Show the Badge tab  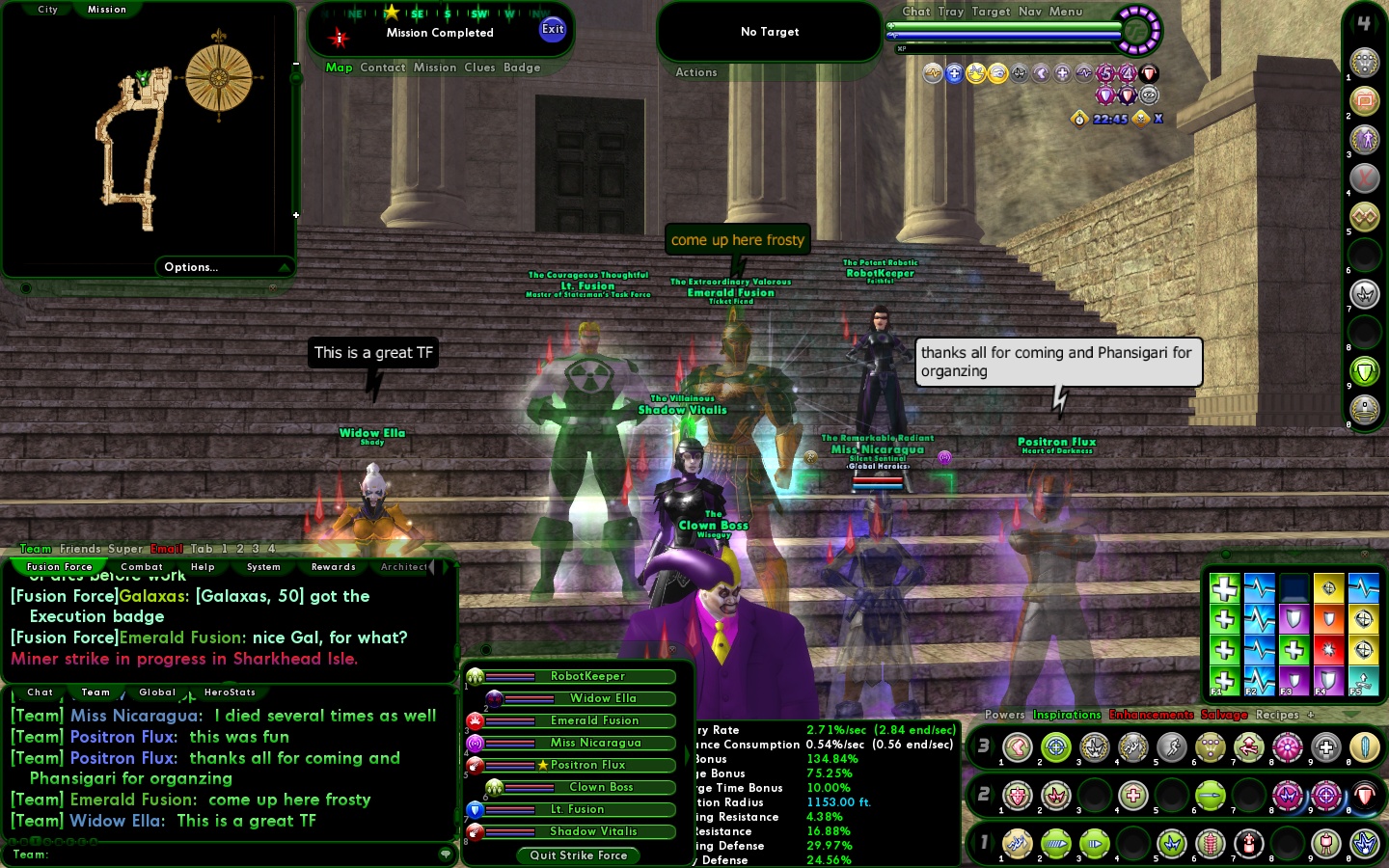click(522, 68)
